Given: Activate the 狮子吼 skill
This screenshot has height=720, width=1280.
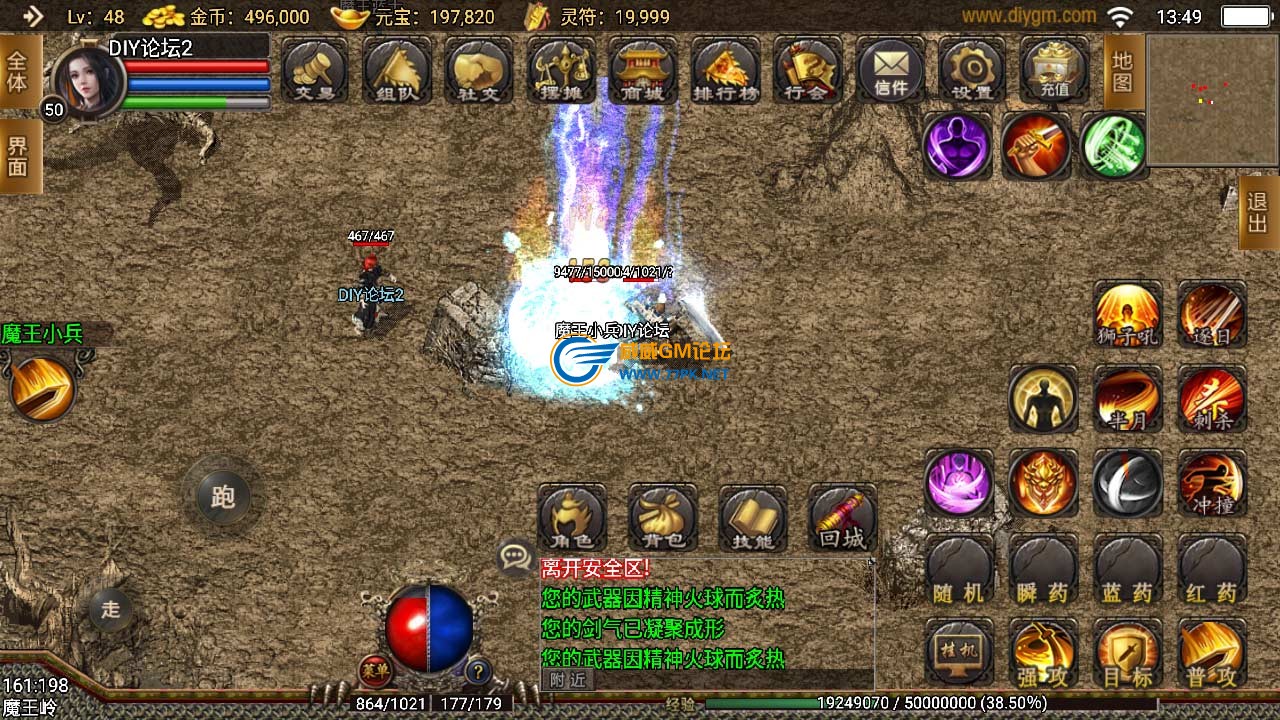Looking at the screenshot, I should coord(1128,314).
